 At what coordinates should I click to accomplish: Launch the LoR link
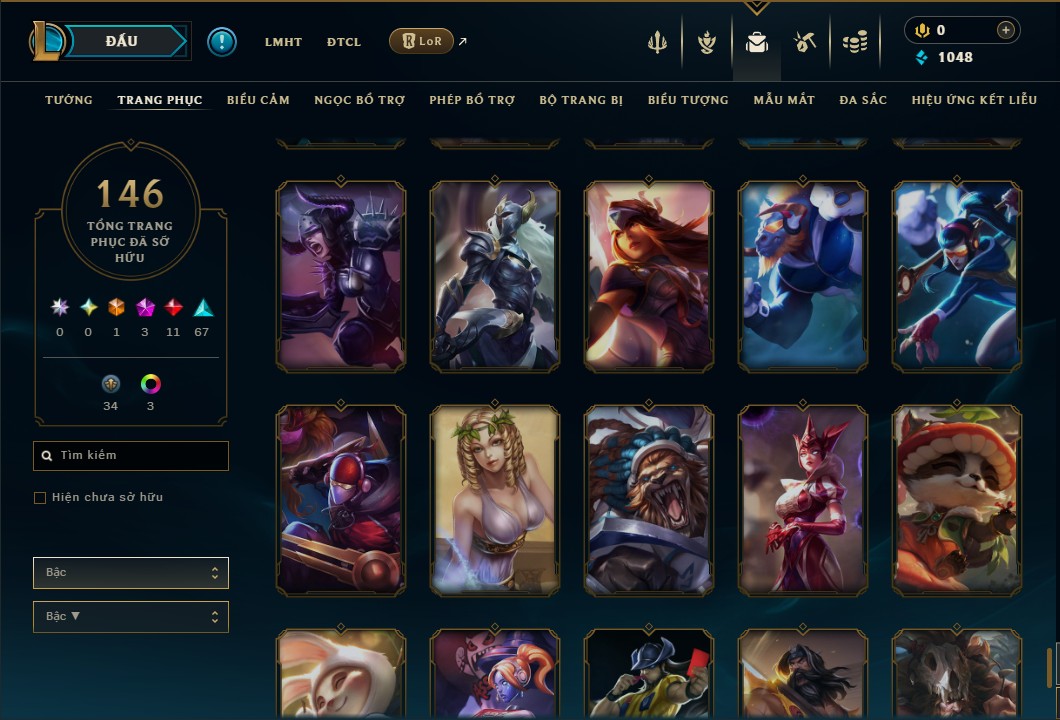(x=421, y=41)
